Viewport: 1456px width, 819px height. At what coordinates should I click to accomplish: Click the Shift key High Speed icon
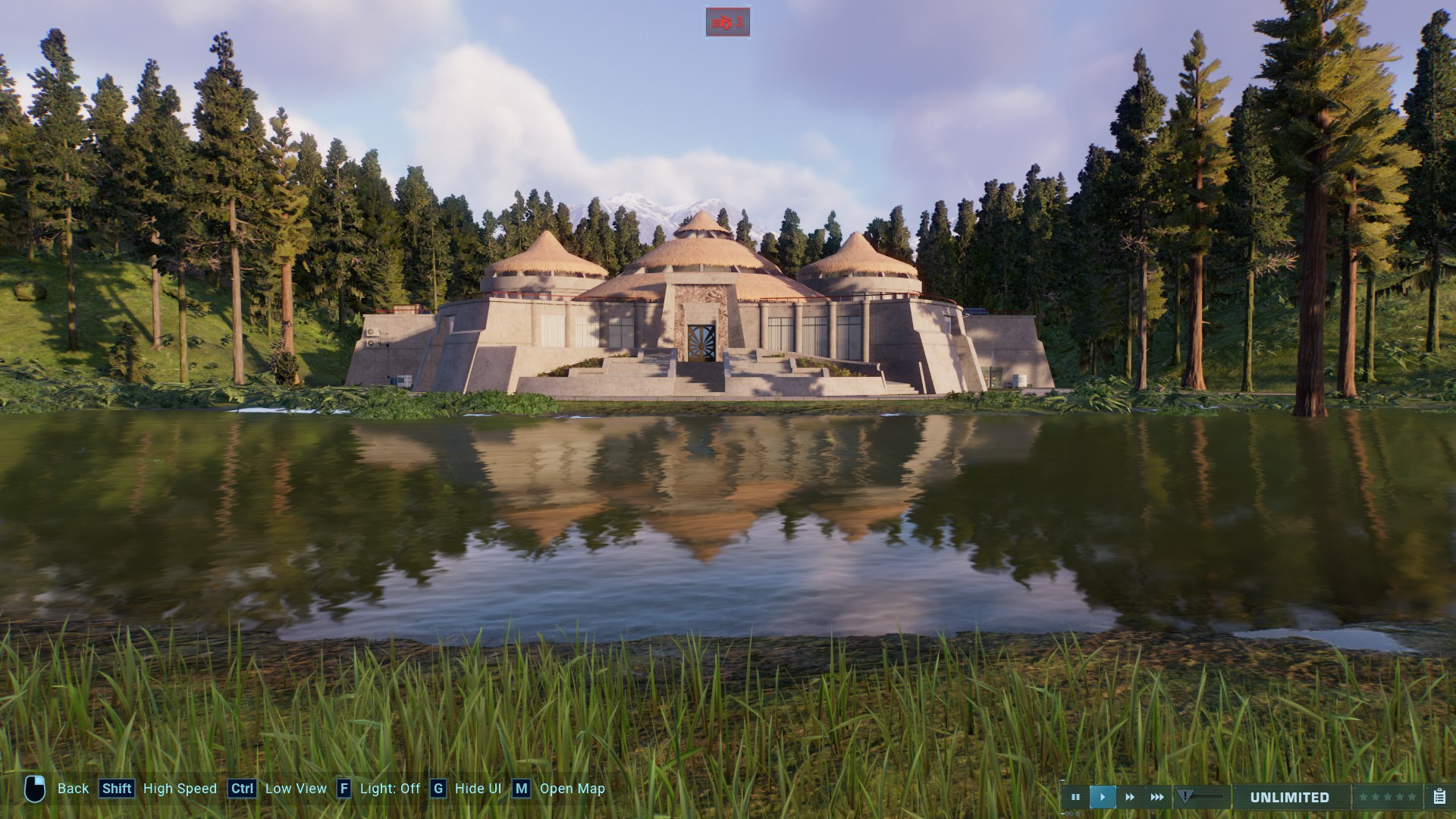[116, 789]
